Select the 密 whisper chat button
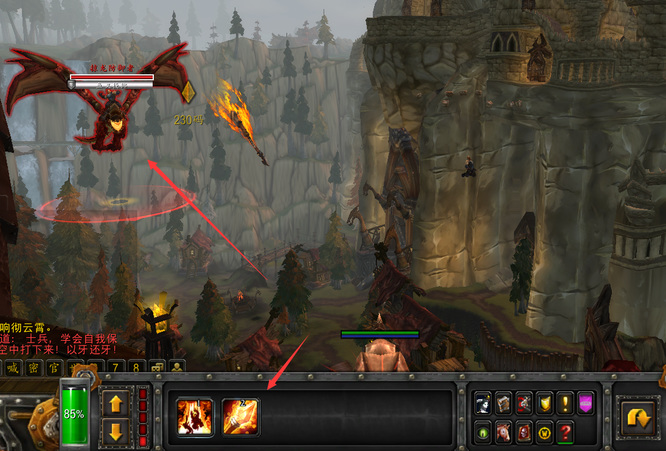This screenshot has width=666, height=451. click(x=34, y=368)
